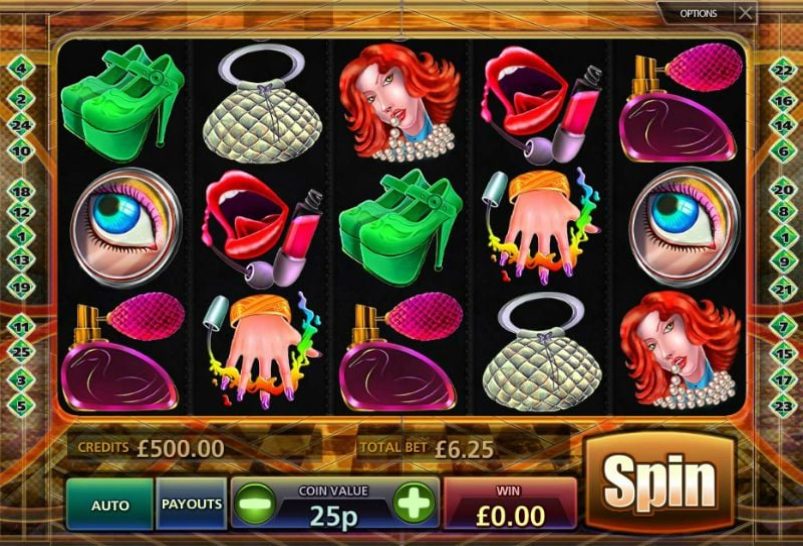
Task: Click payline marker number 5
Action: tap(20, 406)
